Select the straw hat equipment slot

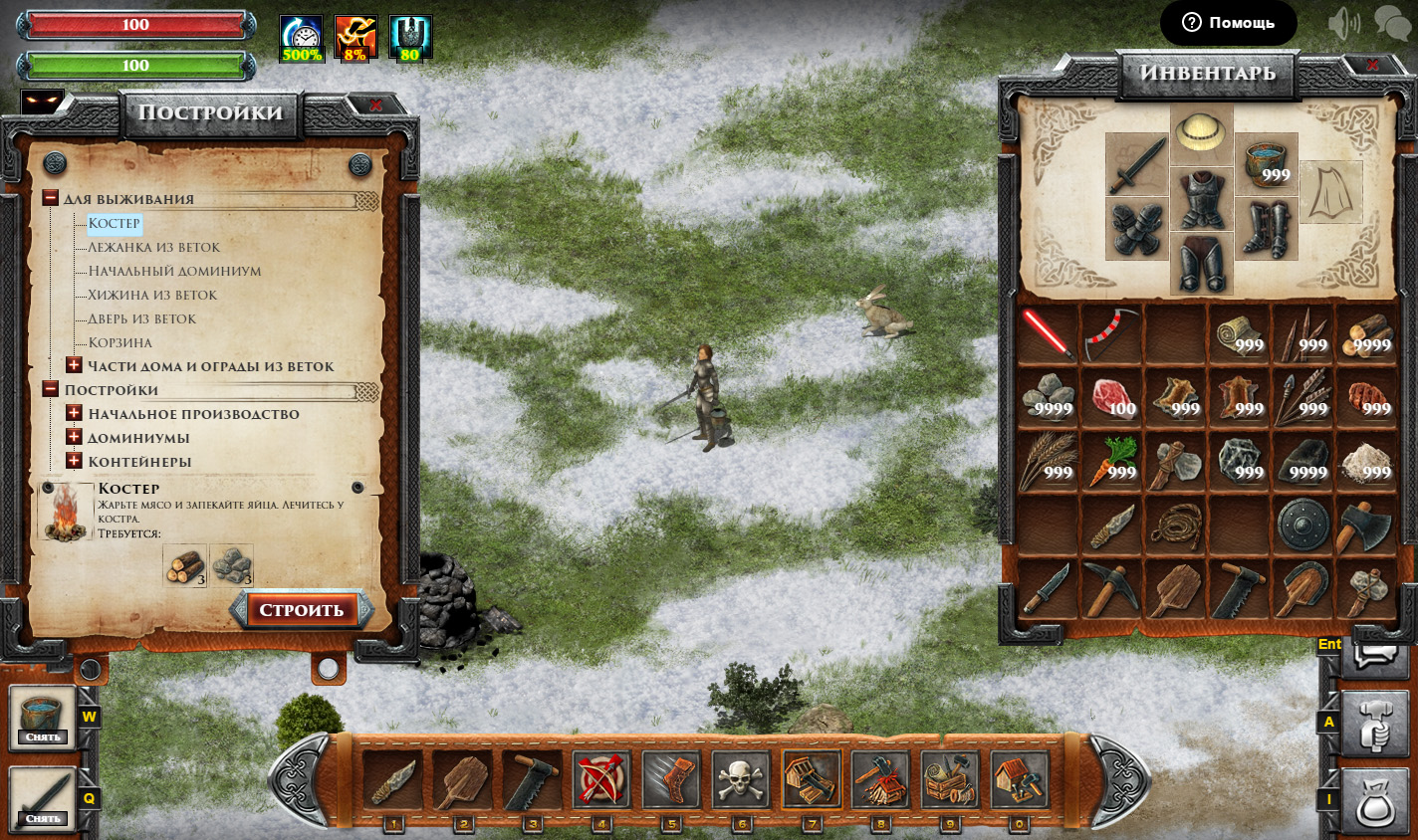point(1201,133)
